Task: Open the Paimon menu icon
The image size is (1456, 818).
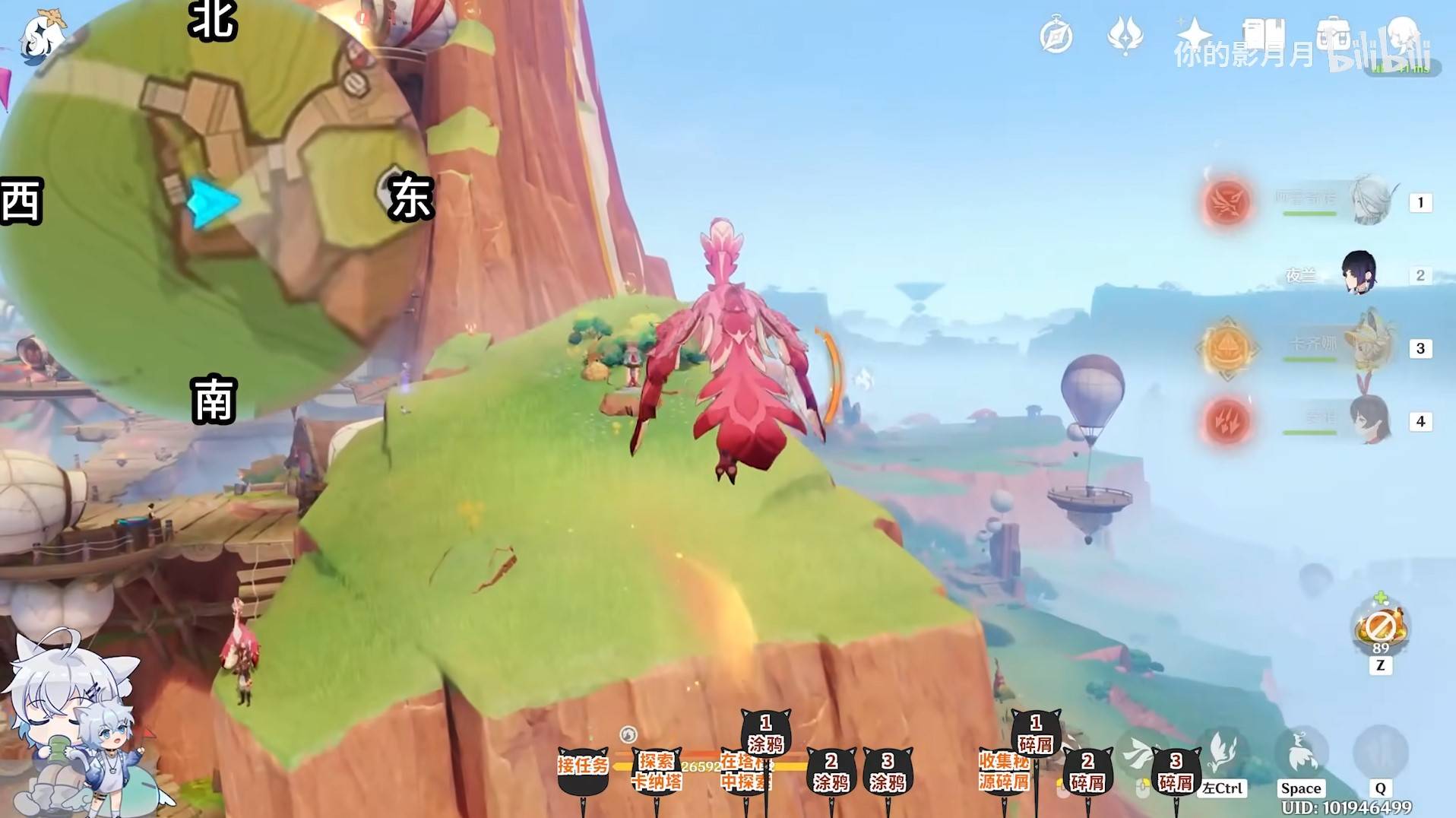Action: click(42, 36)
